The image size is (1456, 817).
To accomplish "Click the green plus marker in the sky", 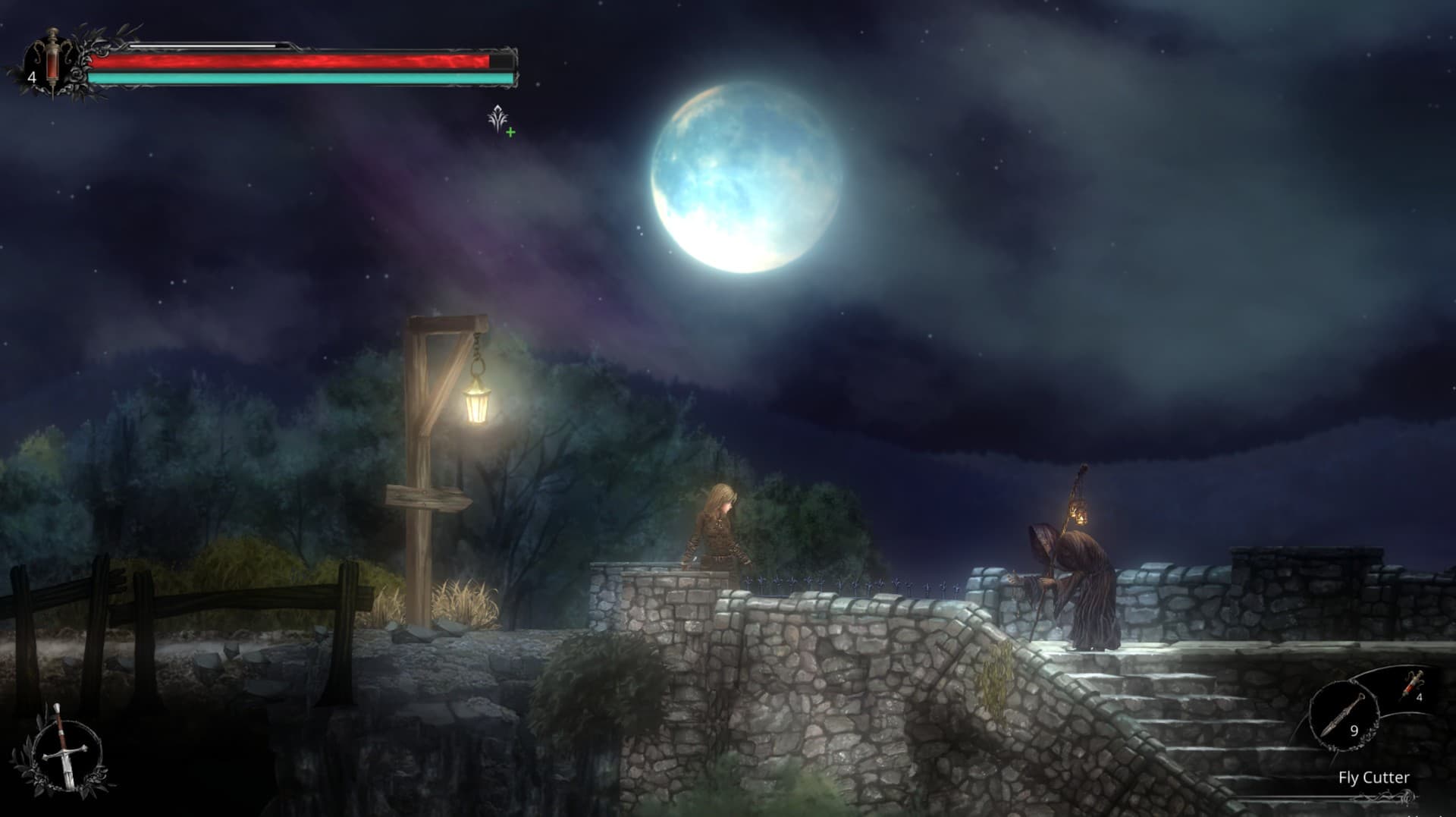I will coord(510,133).
